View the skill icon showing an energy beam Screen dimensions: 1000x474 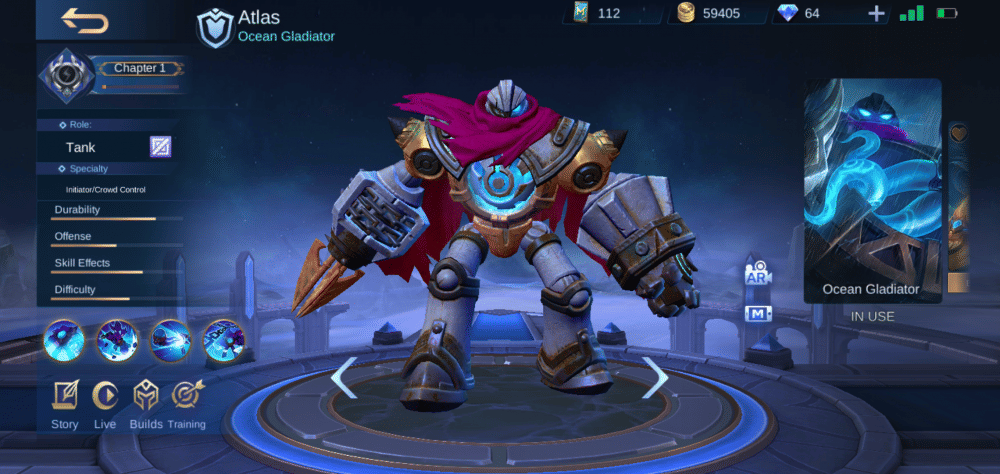click(x=170, y=340)
